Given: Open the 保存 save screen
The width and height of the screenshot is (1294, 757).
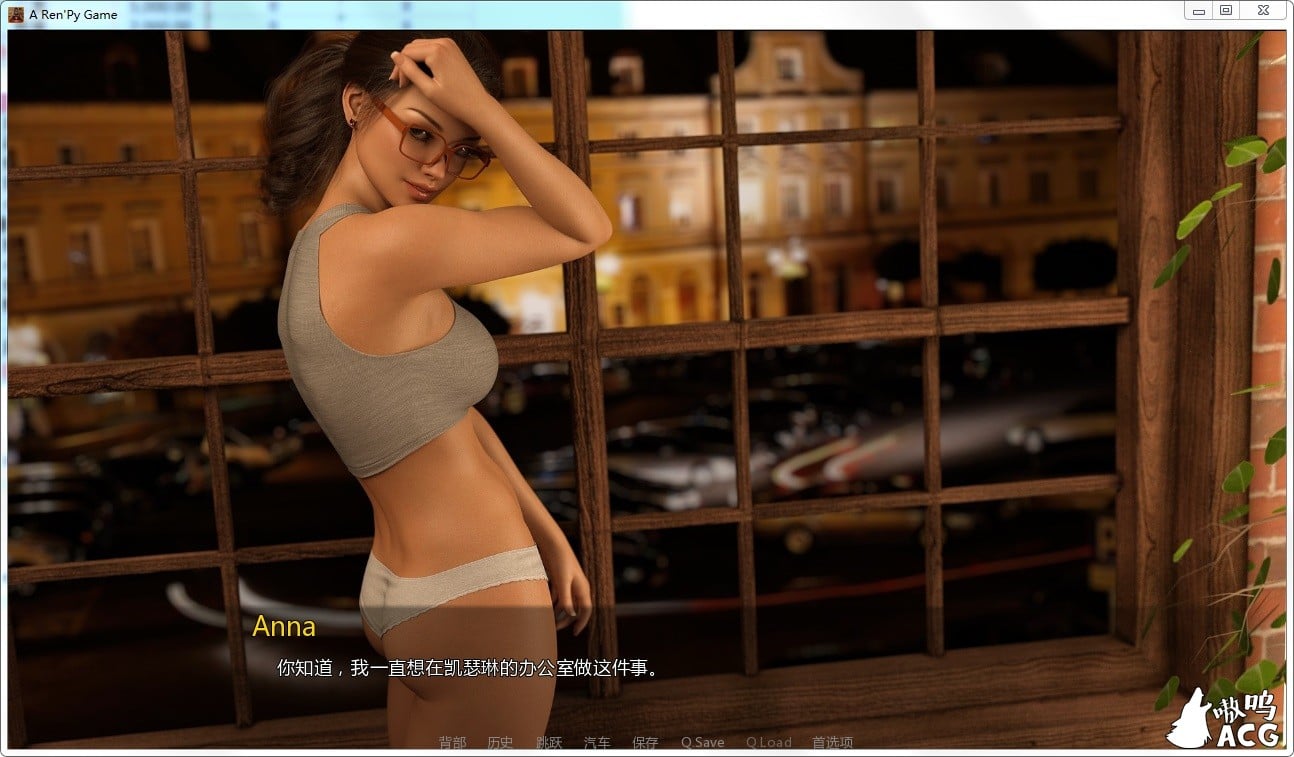Looking at the screenshot, I should tap(645, 743).
